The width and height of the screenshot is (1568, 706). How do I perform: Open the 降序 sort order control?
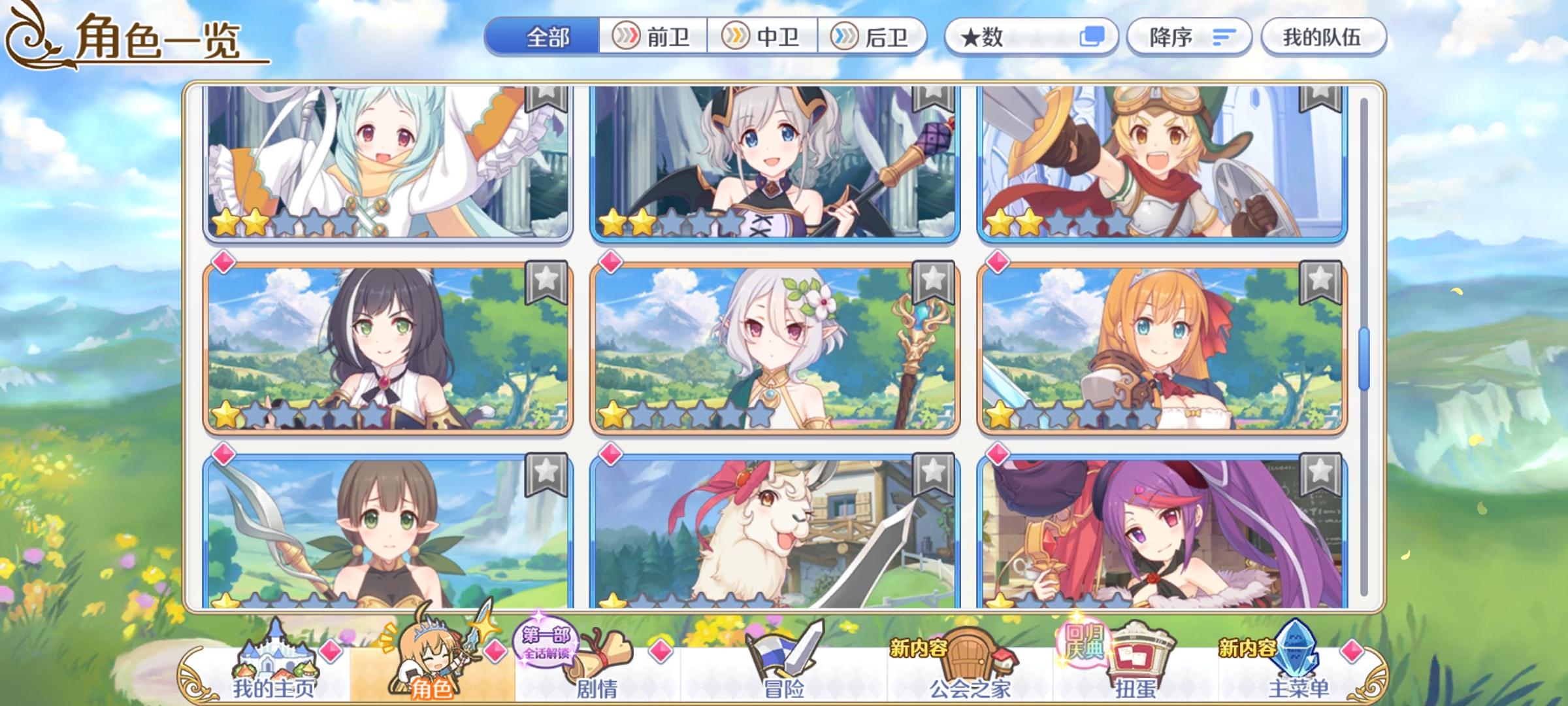[x=1189, y=37]
